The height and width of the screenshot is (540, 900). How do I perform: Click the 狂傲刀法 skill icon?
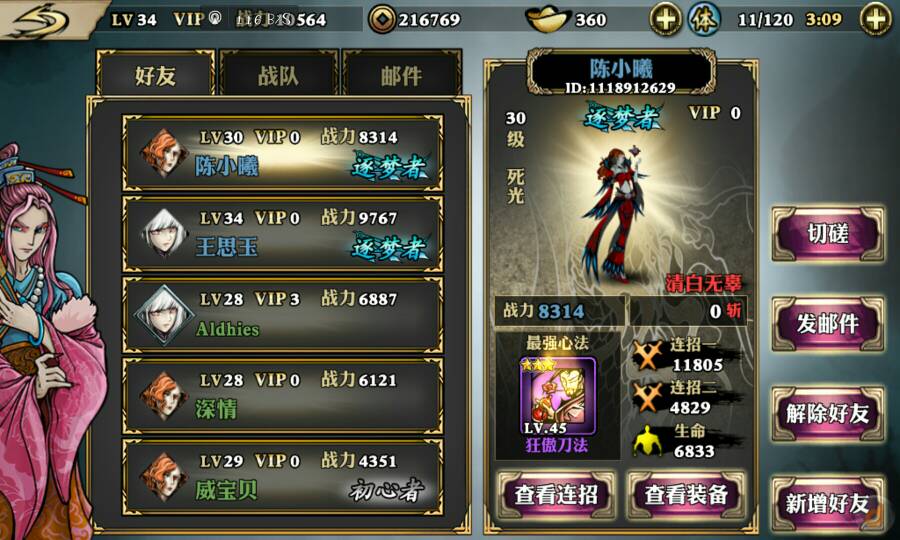[x=557, y=396]
